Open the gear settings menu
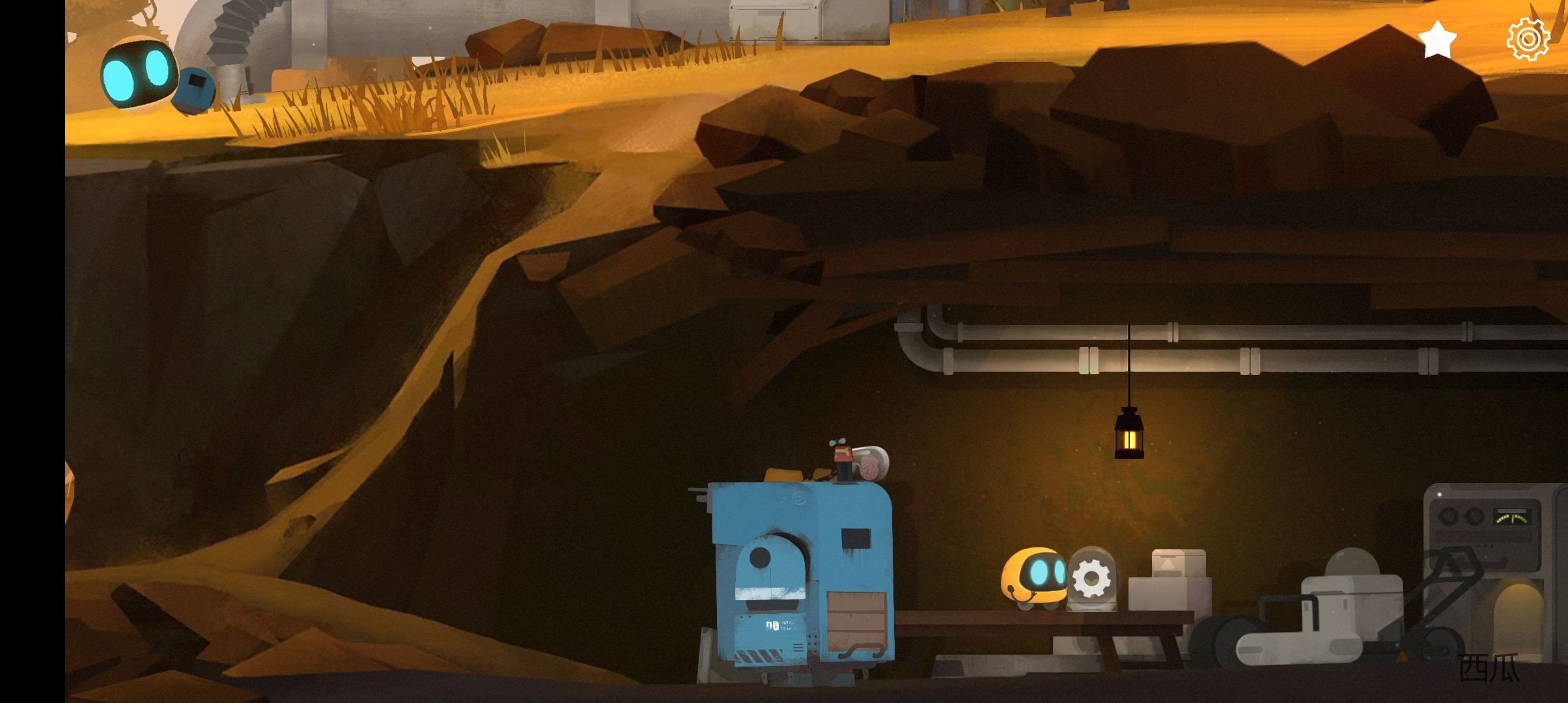1568x703 pixels. tap(1528, 40)
